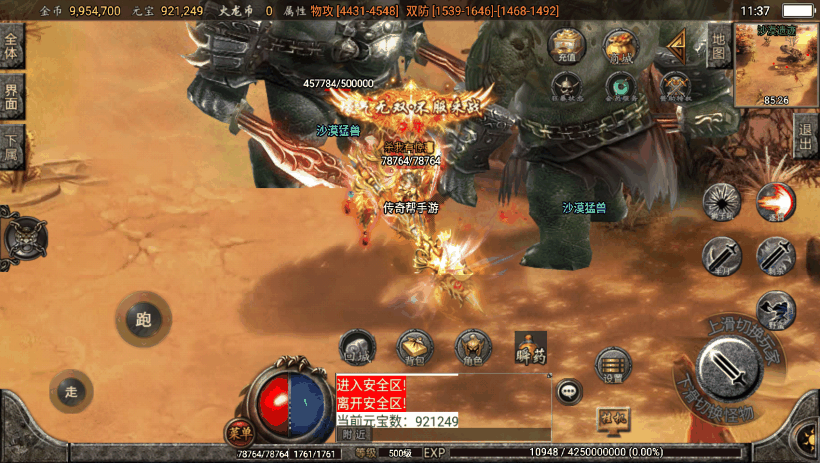Viewport: 820px width, 463px height.
Task: Open the 背包 backpack
Action: tap(416, 347)
